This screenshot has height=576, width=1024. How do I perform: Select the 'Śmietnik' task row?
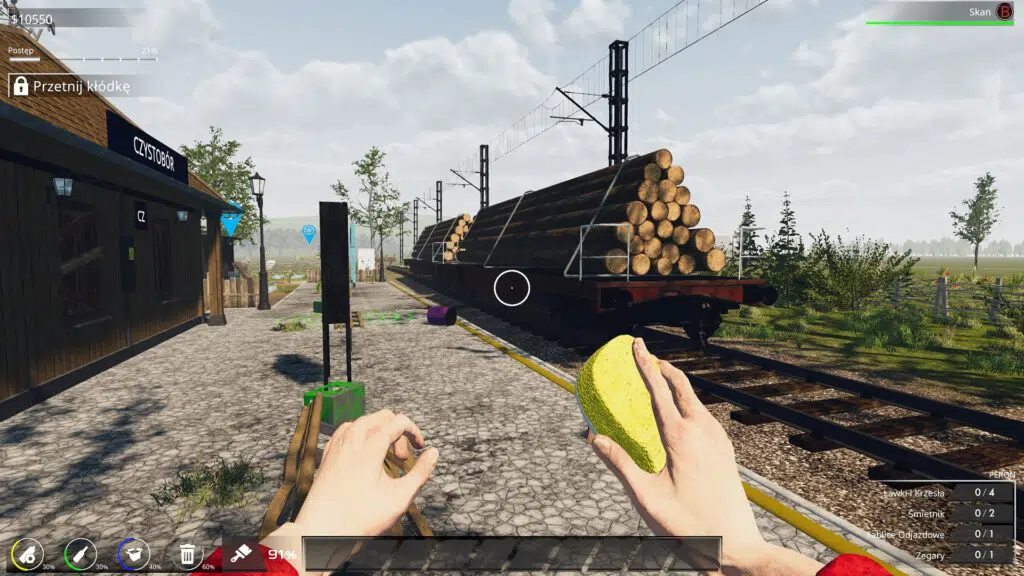[946, 512]
